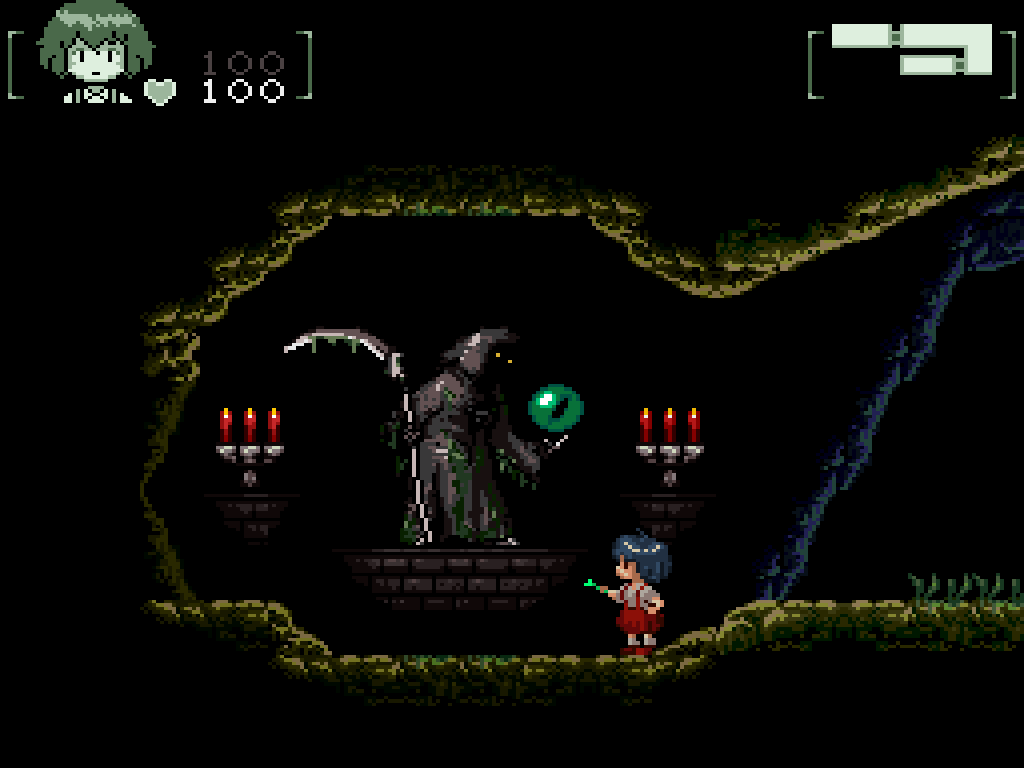This screenshot has width=1024, height=768.
Task: Click the character portrait in the HUD
Action: (95, 50)
